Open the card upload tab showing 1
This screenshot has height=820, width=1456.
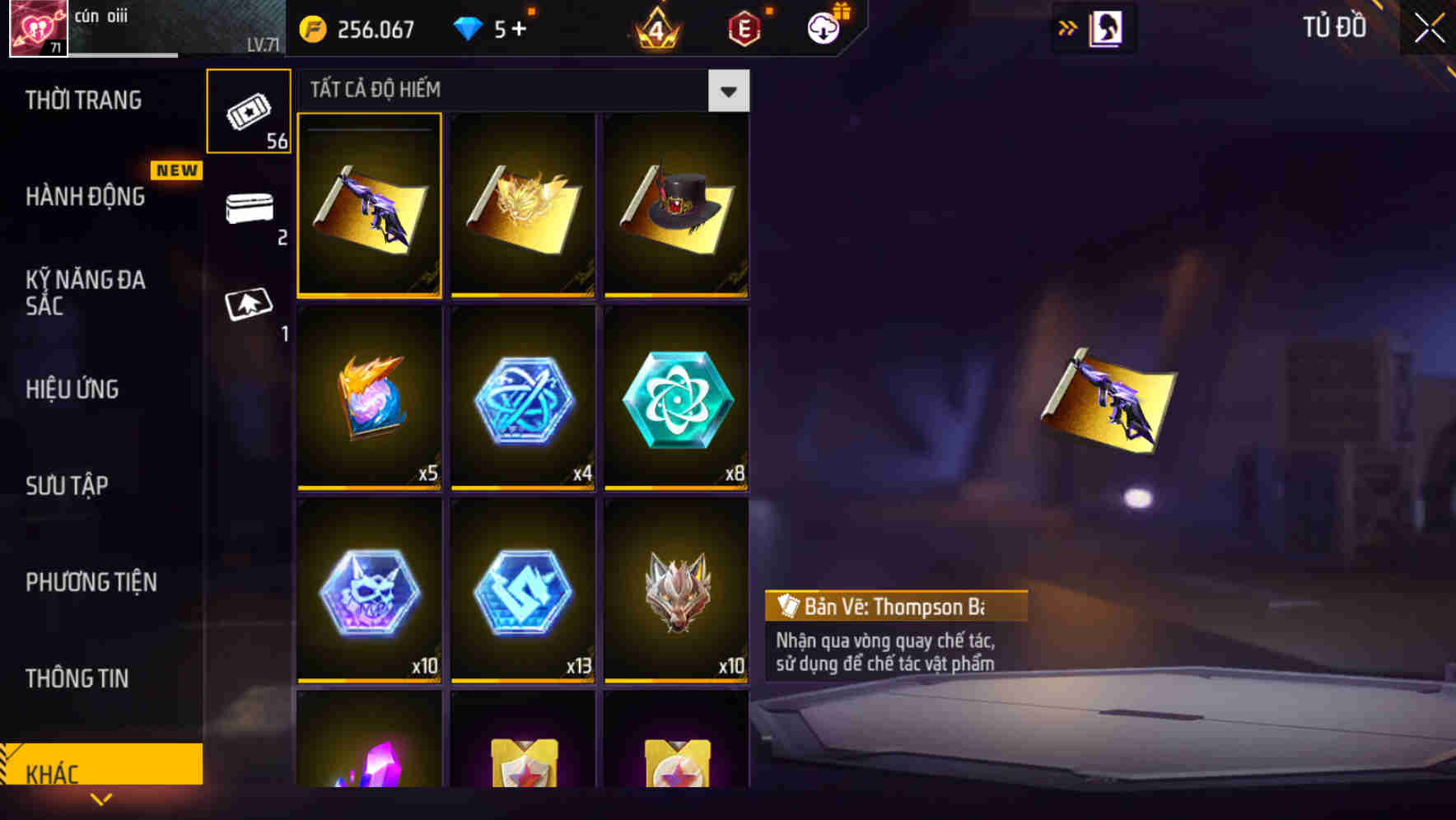[250, 303]
